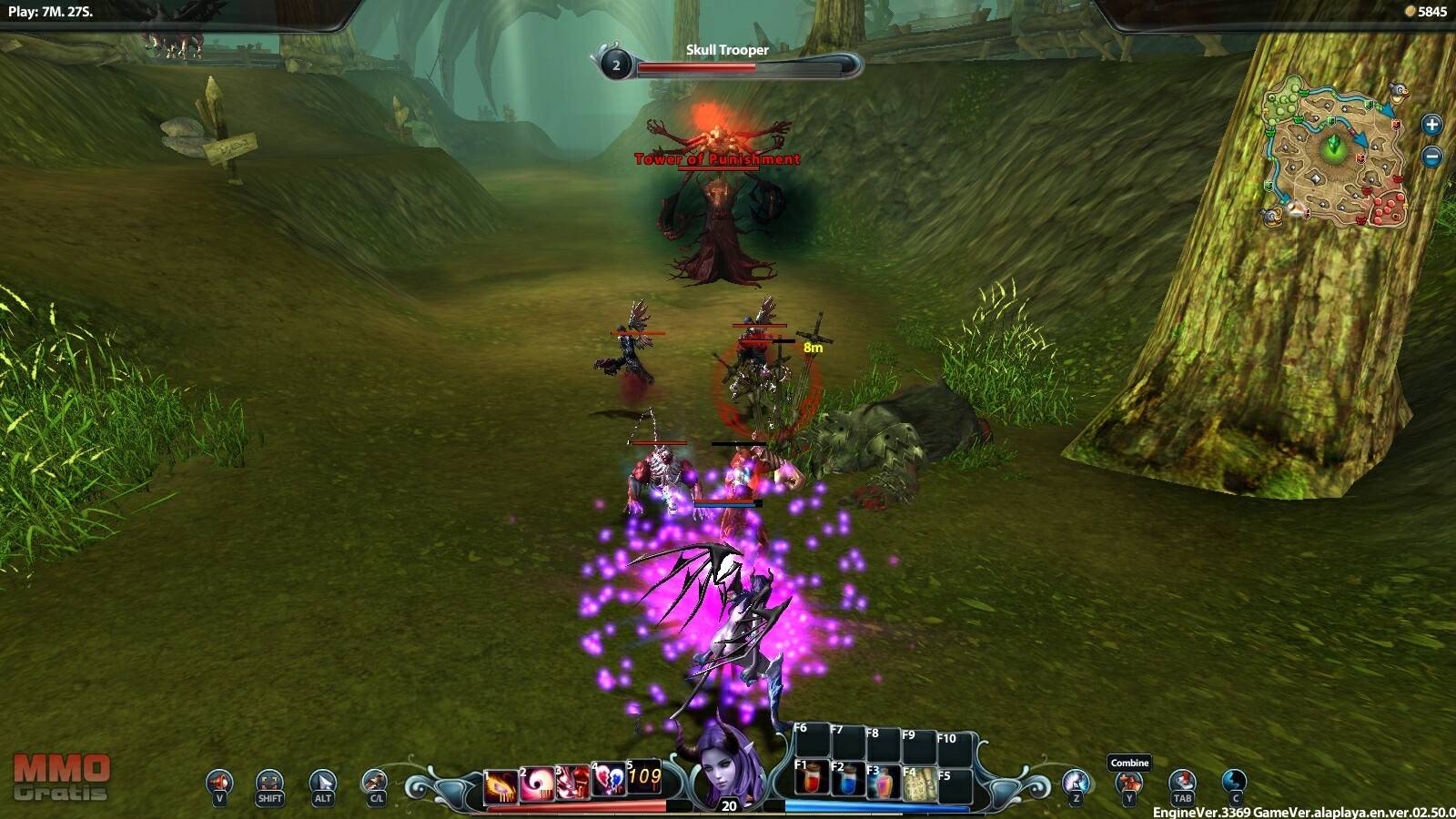The image size is (1456, 819).
Task: Drink the red health potion in F1
Action: [812, 780]
